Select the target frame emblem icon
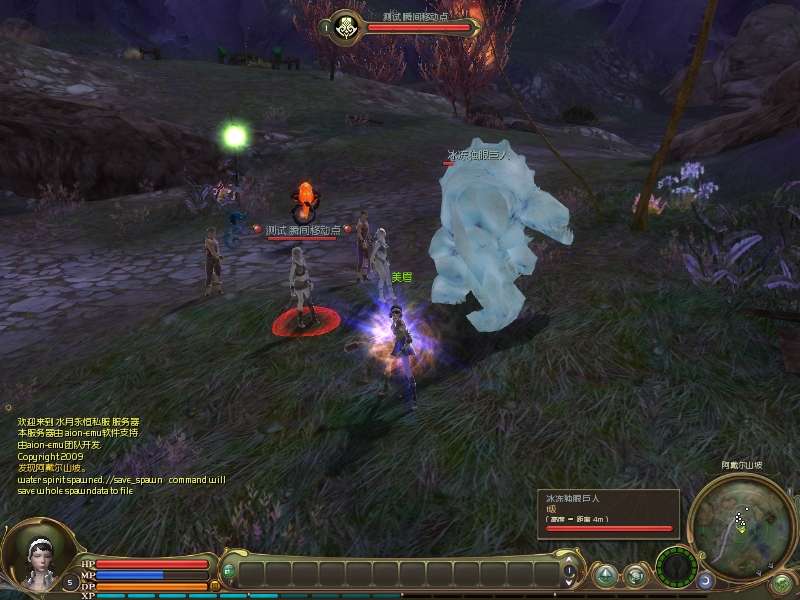 pos(347,26)
